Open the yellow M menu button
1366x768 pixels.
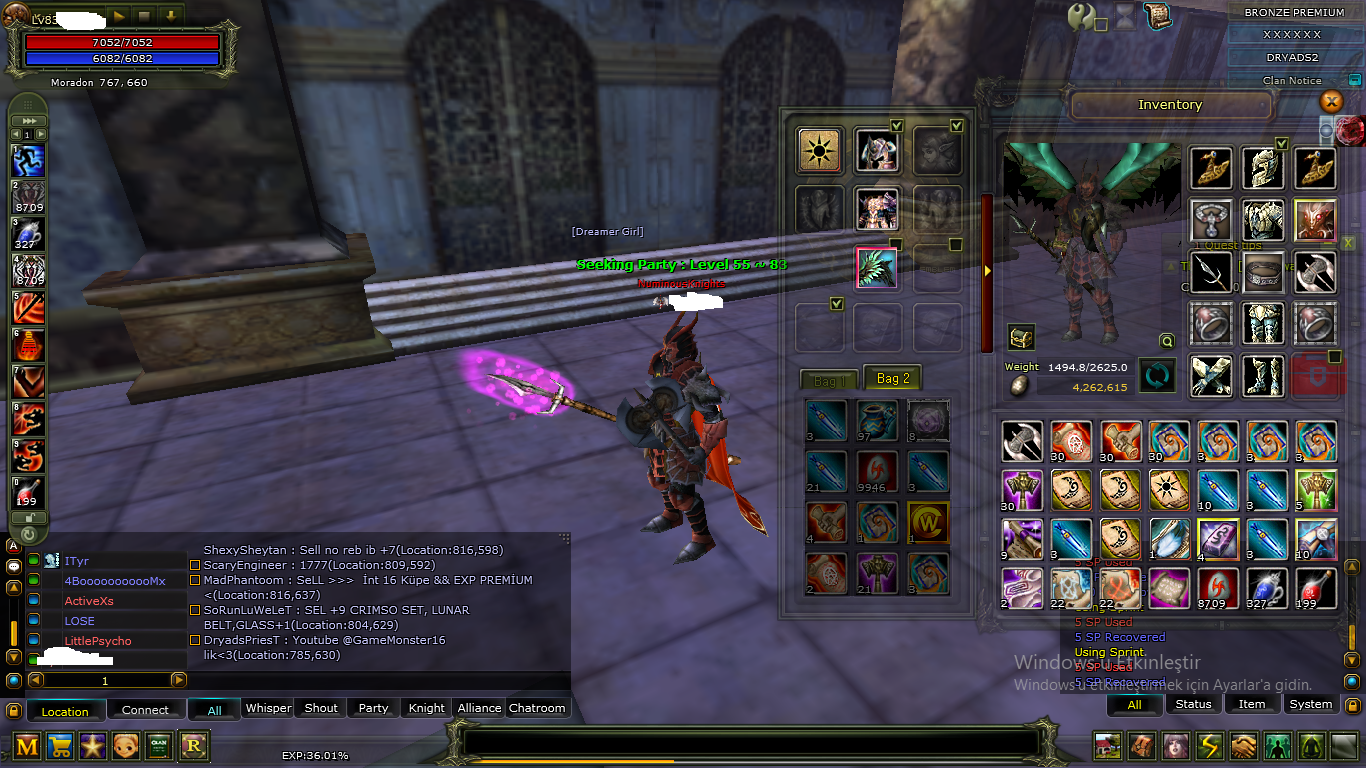pyautogui.click(x=28, y=745)
